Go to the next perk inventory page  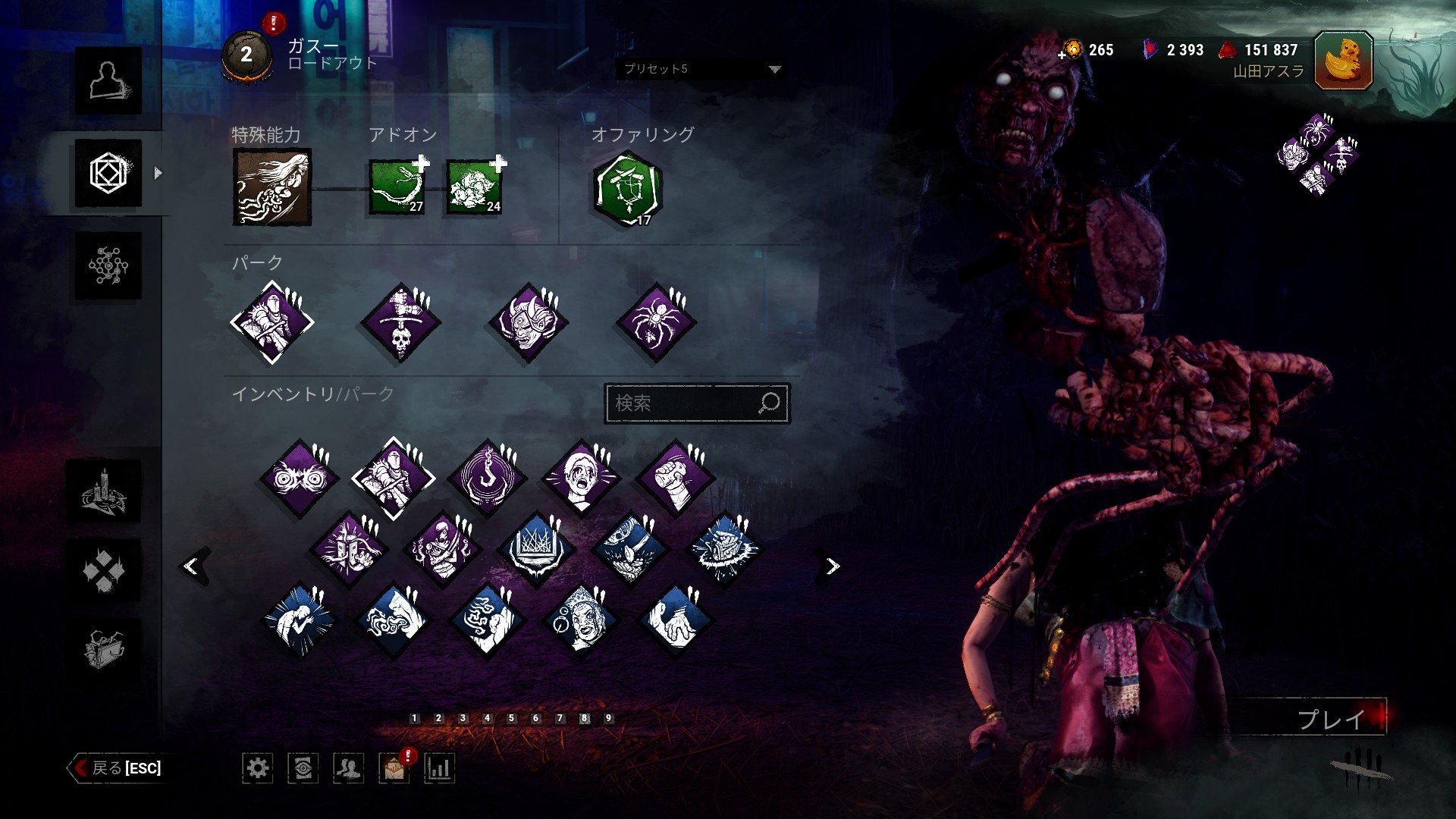833,566
